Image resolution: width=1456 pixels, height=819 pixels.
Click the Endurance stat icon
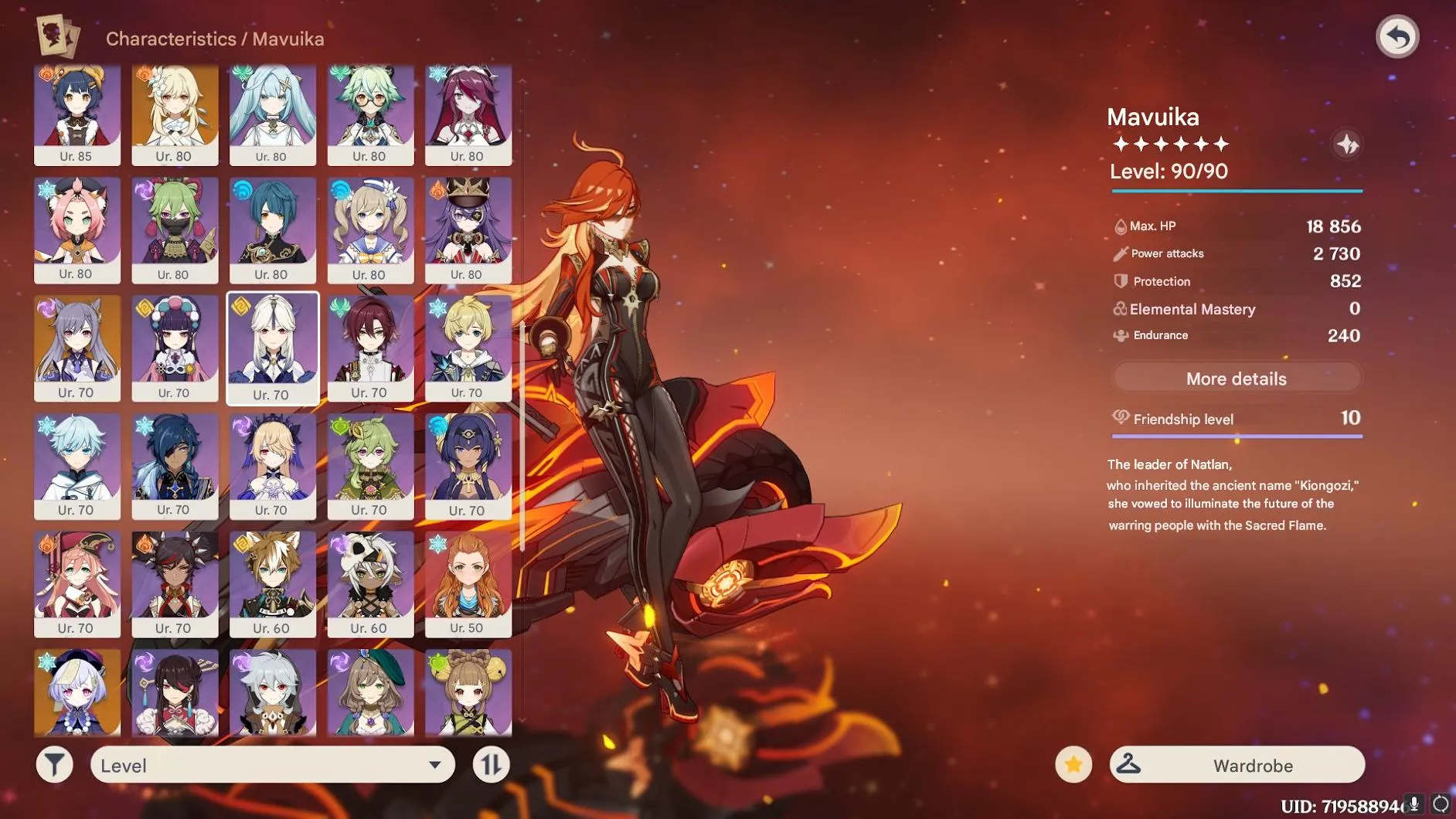click(x=1120, y=335)
